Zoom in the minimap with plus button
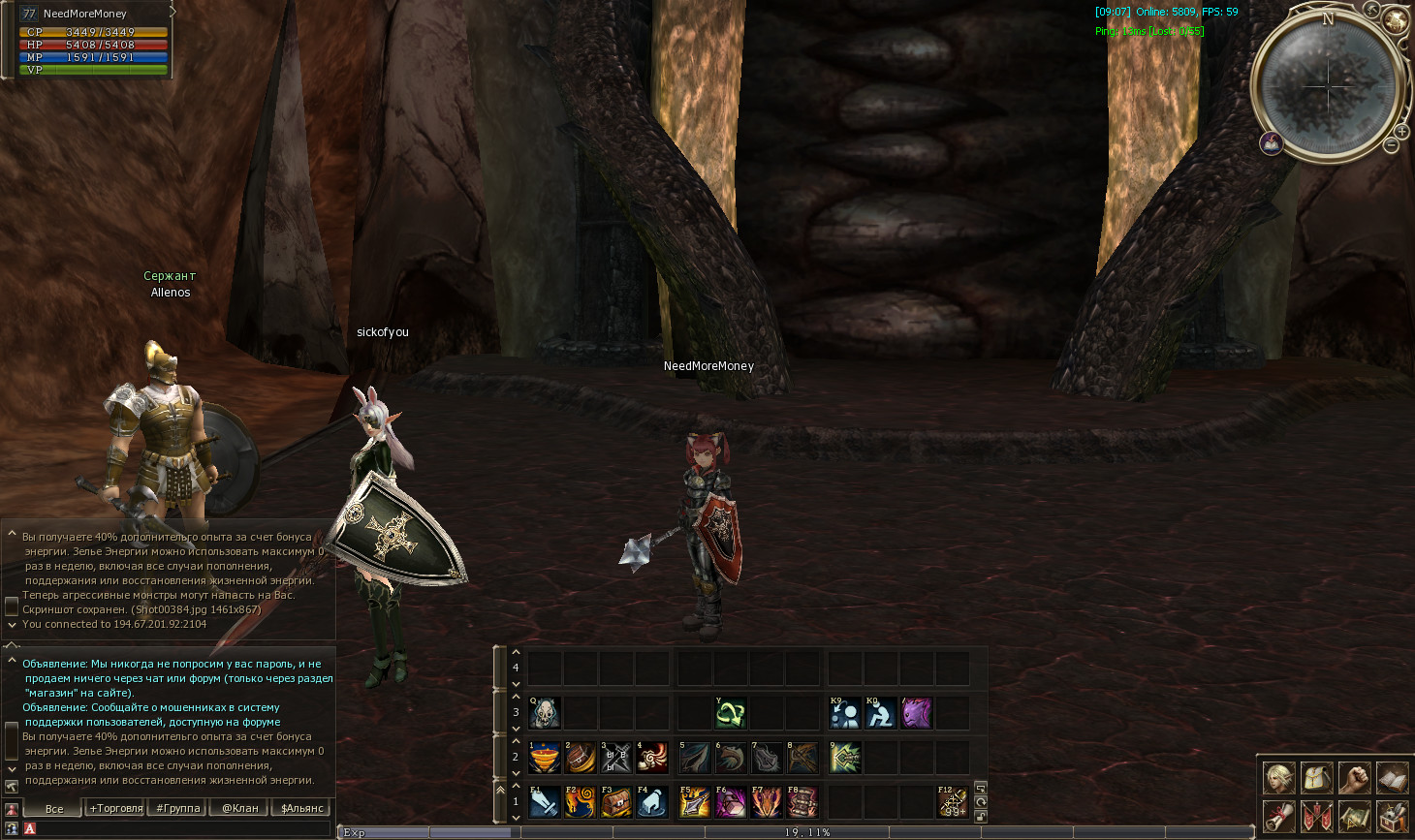 pos(1401,131)
